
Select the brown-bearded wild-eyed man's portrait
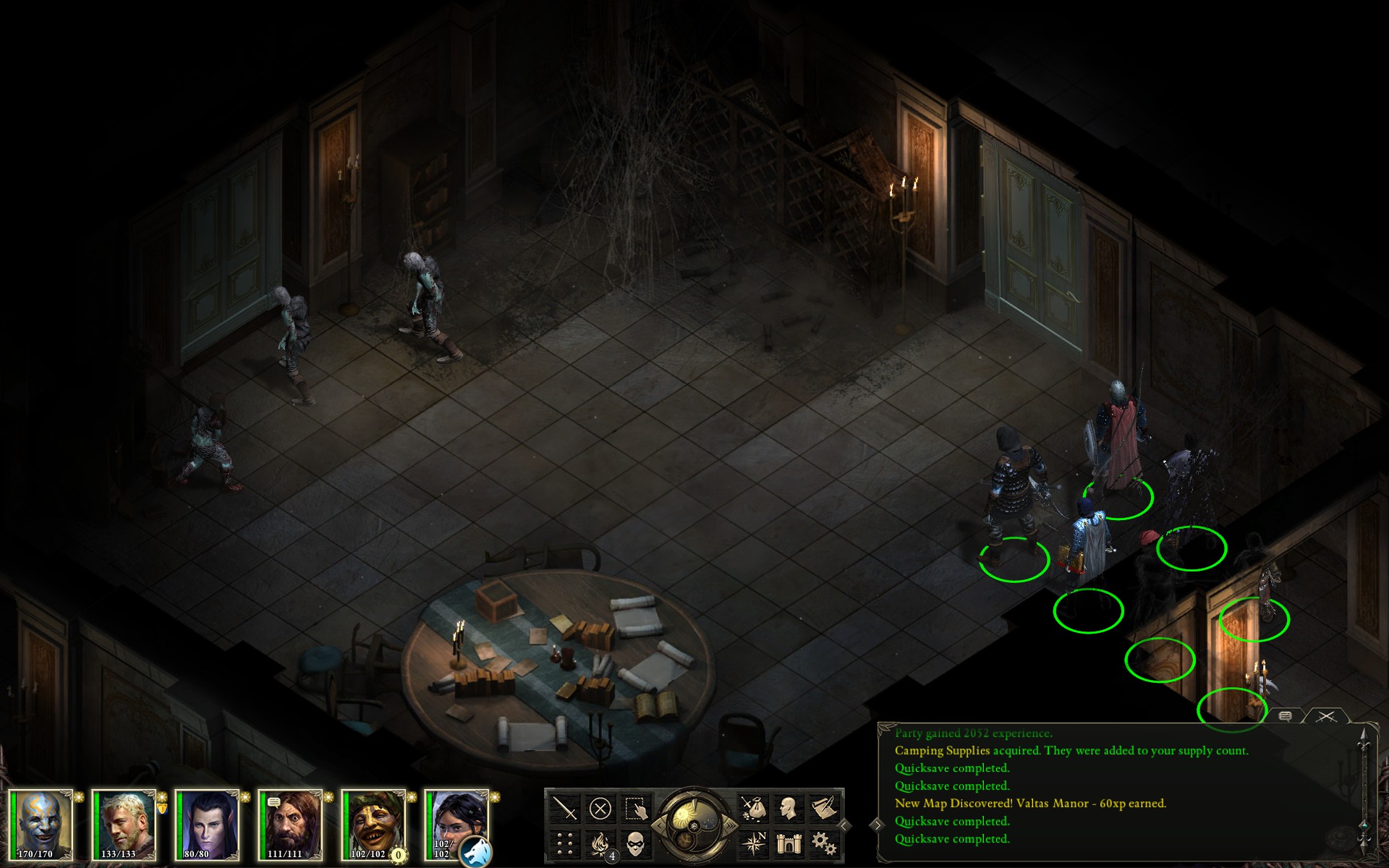click(x=292, y=825)
